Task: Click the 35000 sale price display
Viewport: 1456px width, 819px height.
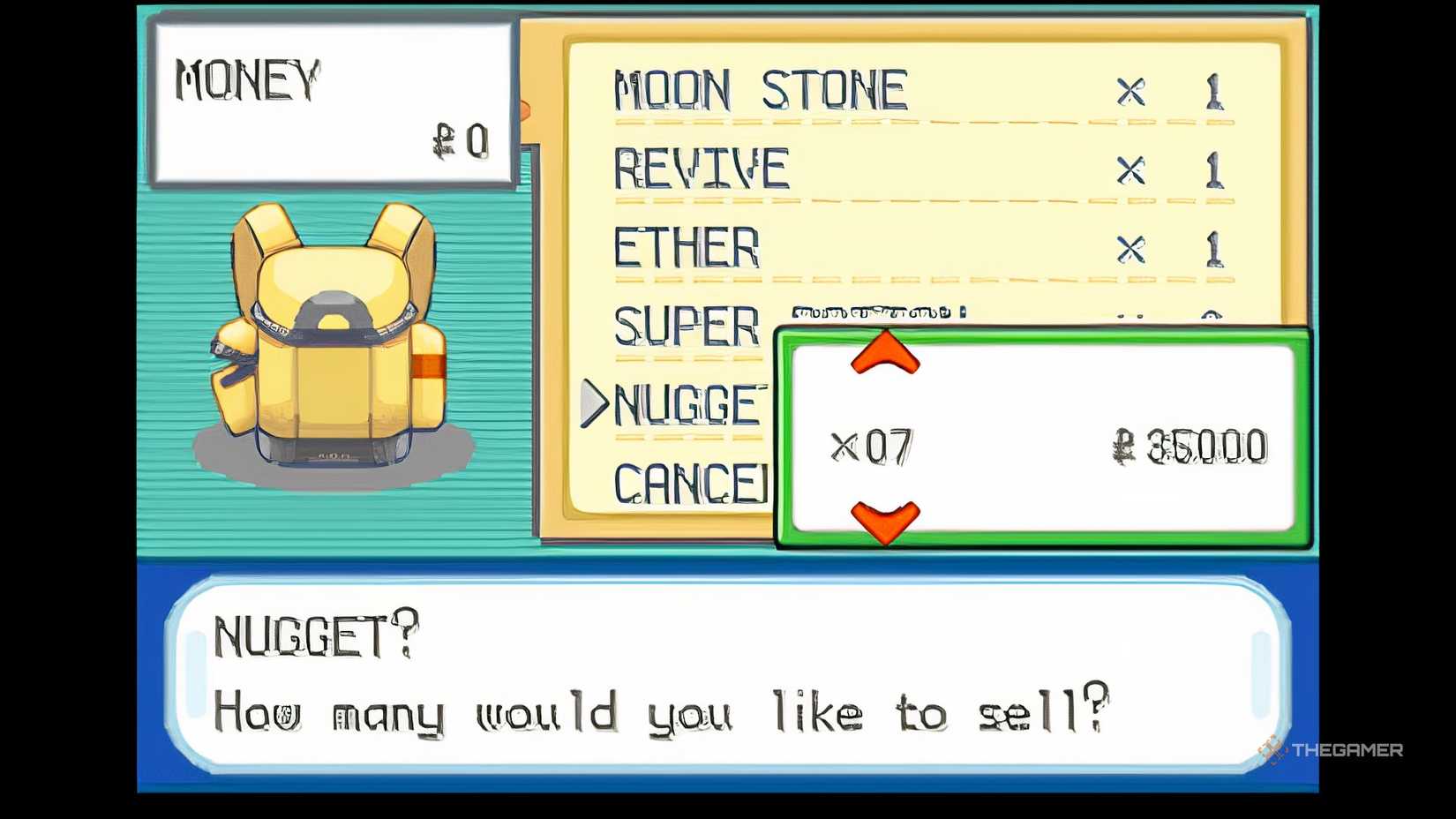Action: [x=1191, y=446]
